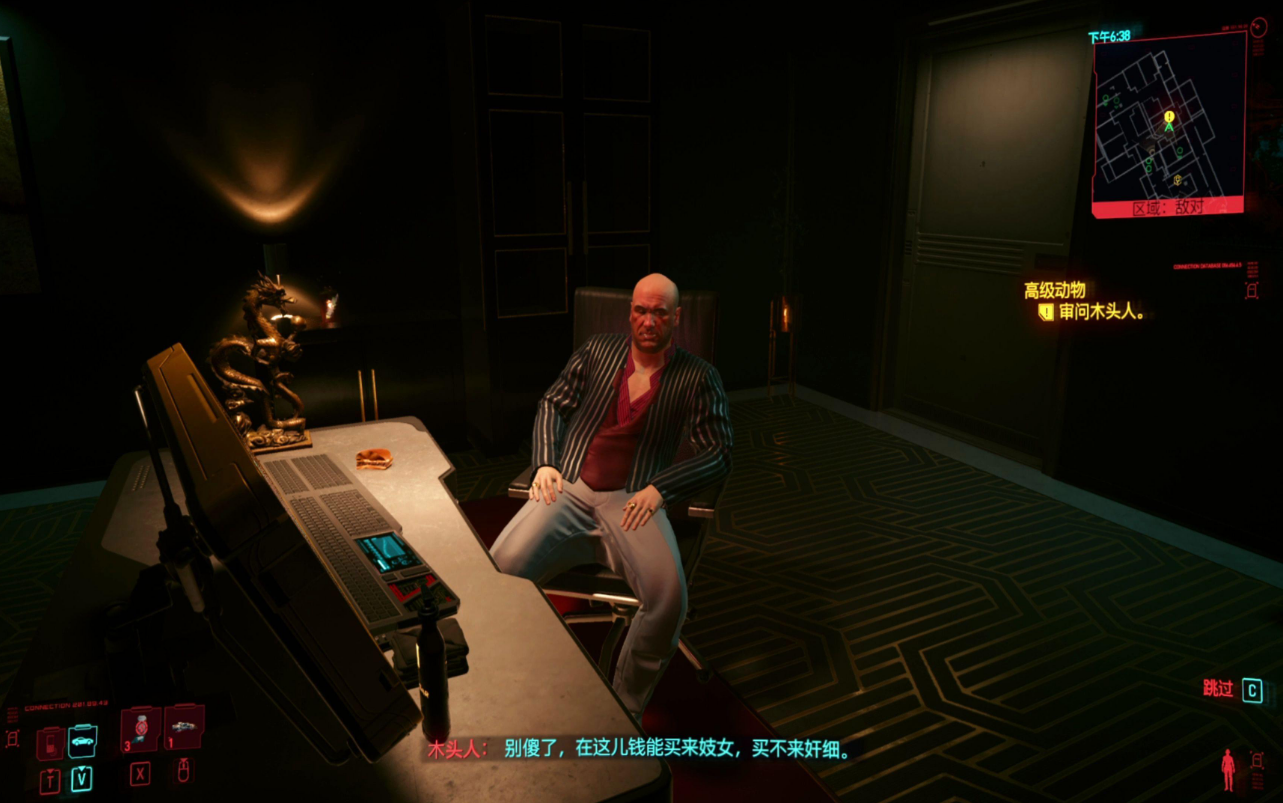Open the phone icon slot
Viewport: 1283px width, 803px height.
tap(50, 742)
